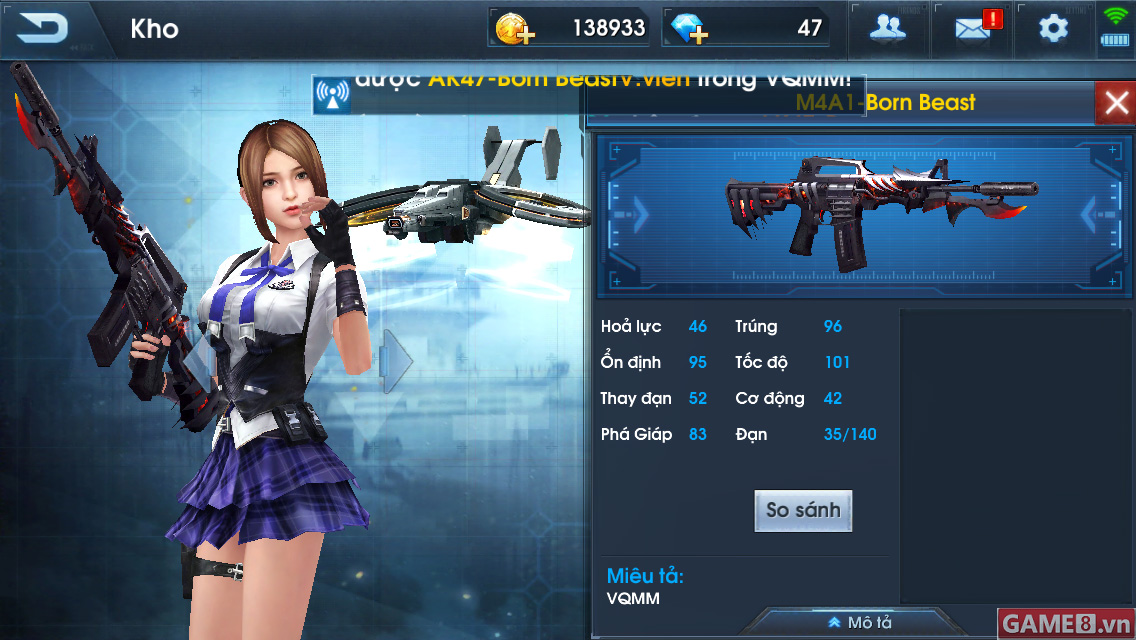The width and height of the screenshot is (1136, 640).
Task: Open the friends list
Action: click(887, 28)
